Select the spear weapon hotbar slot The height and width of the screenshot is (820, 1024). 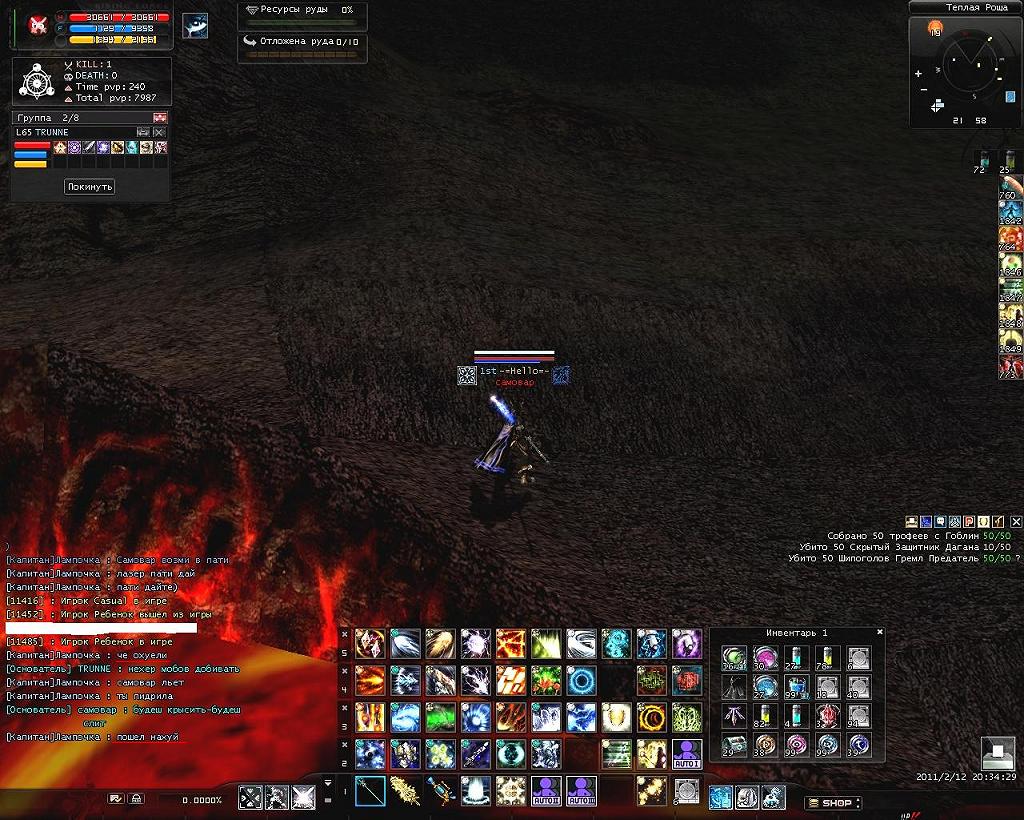pos(370,790)
